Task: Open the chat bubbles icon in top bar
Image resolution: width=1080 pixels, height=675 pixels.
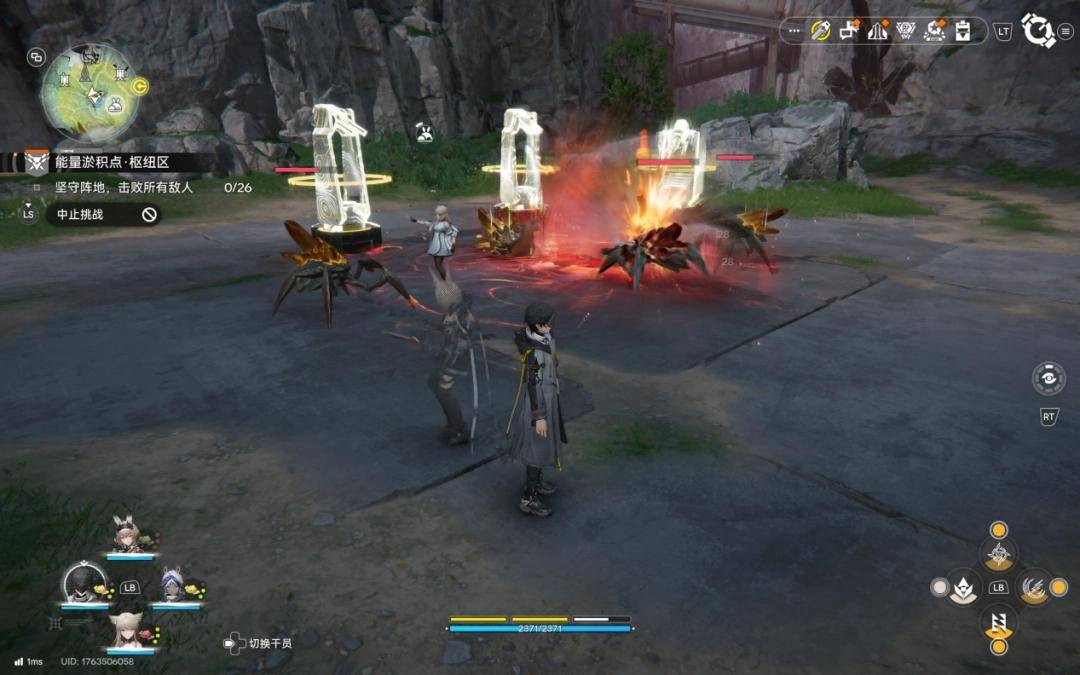Action: (850, 31)
